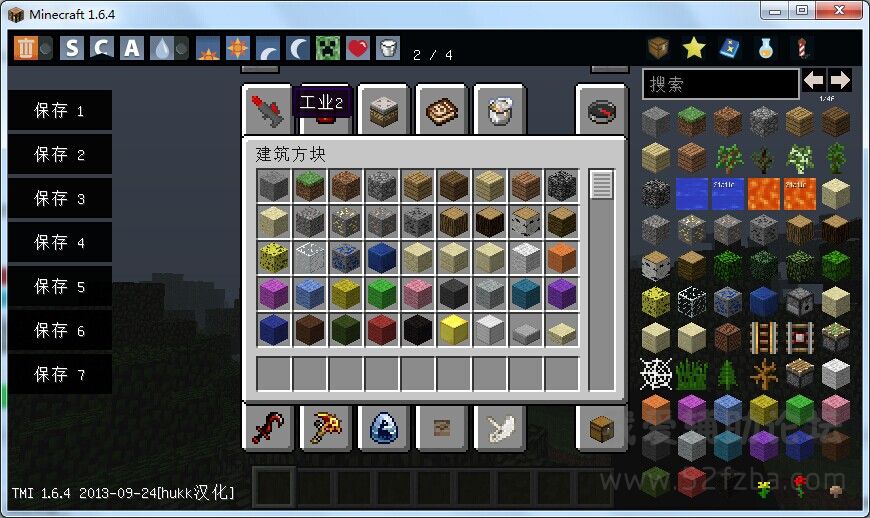Open the yellow star favorites tab
The image size is (870, 518).
(x=694, y=47)
